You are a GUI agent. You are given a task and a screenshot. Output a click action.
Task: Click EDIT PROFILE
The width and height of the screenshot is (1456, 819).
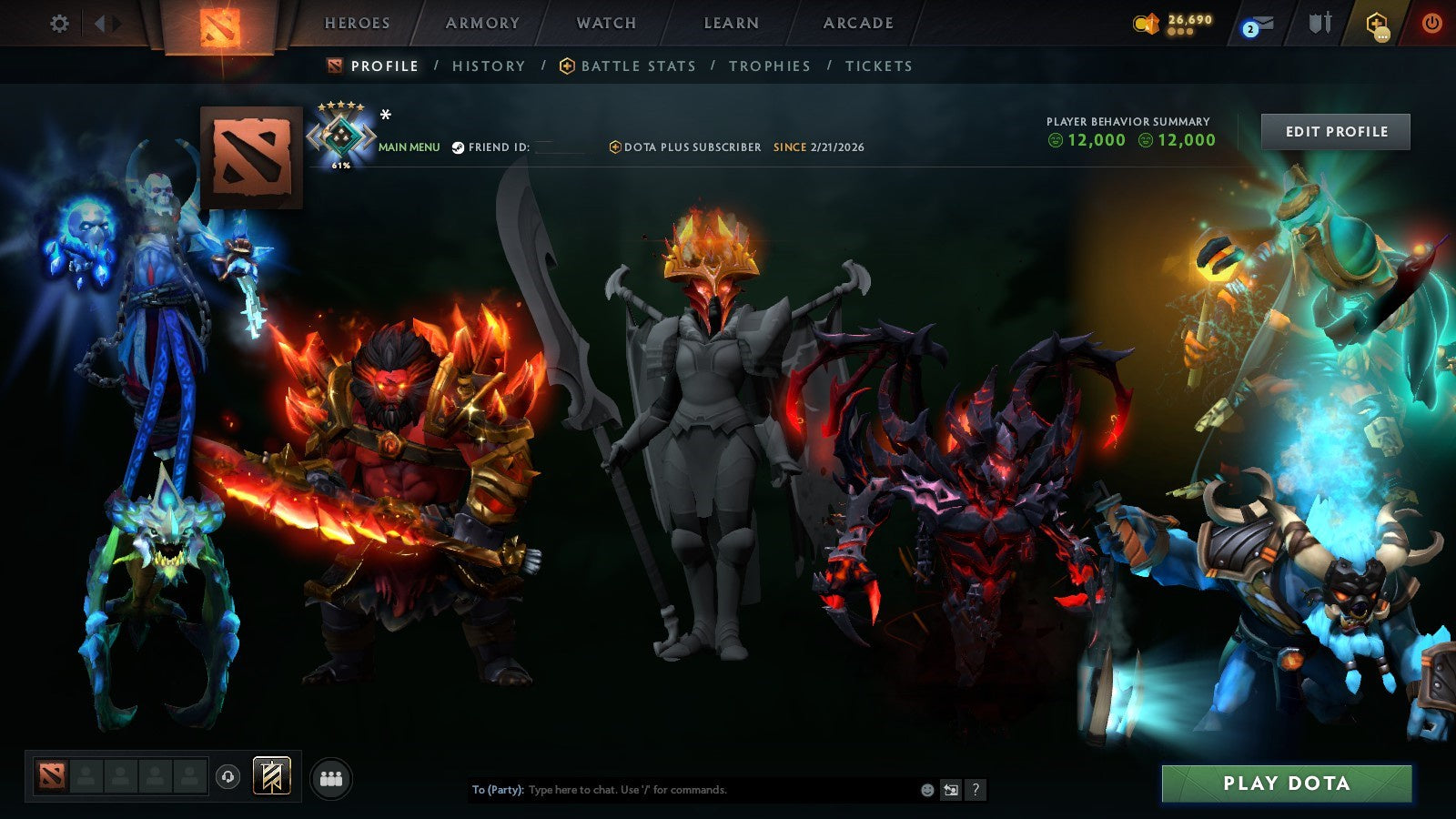1337,131
